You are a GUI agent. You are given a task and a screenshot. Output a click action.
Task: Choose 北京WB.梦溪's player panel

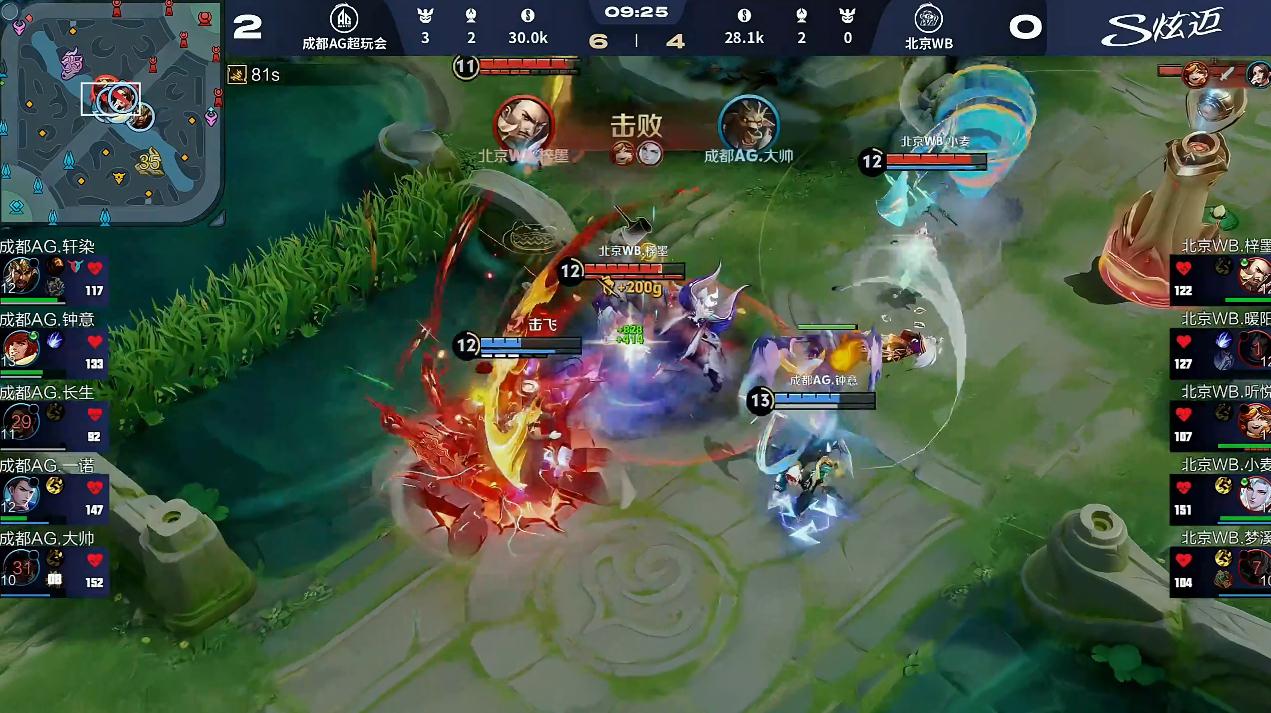click(x=1220, y=568)
